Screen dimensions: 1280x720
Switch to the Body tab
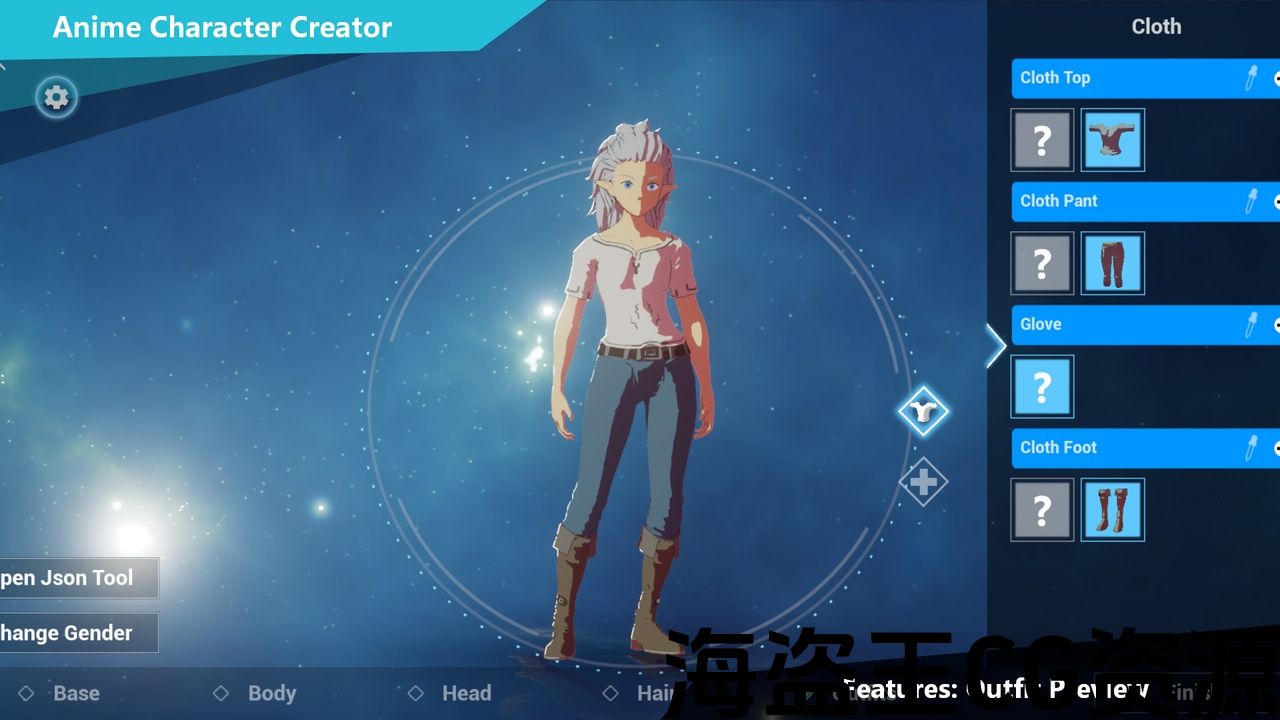pos(271,693)
